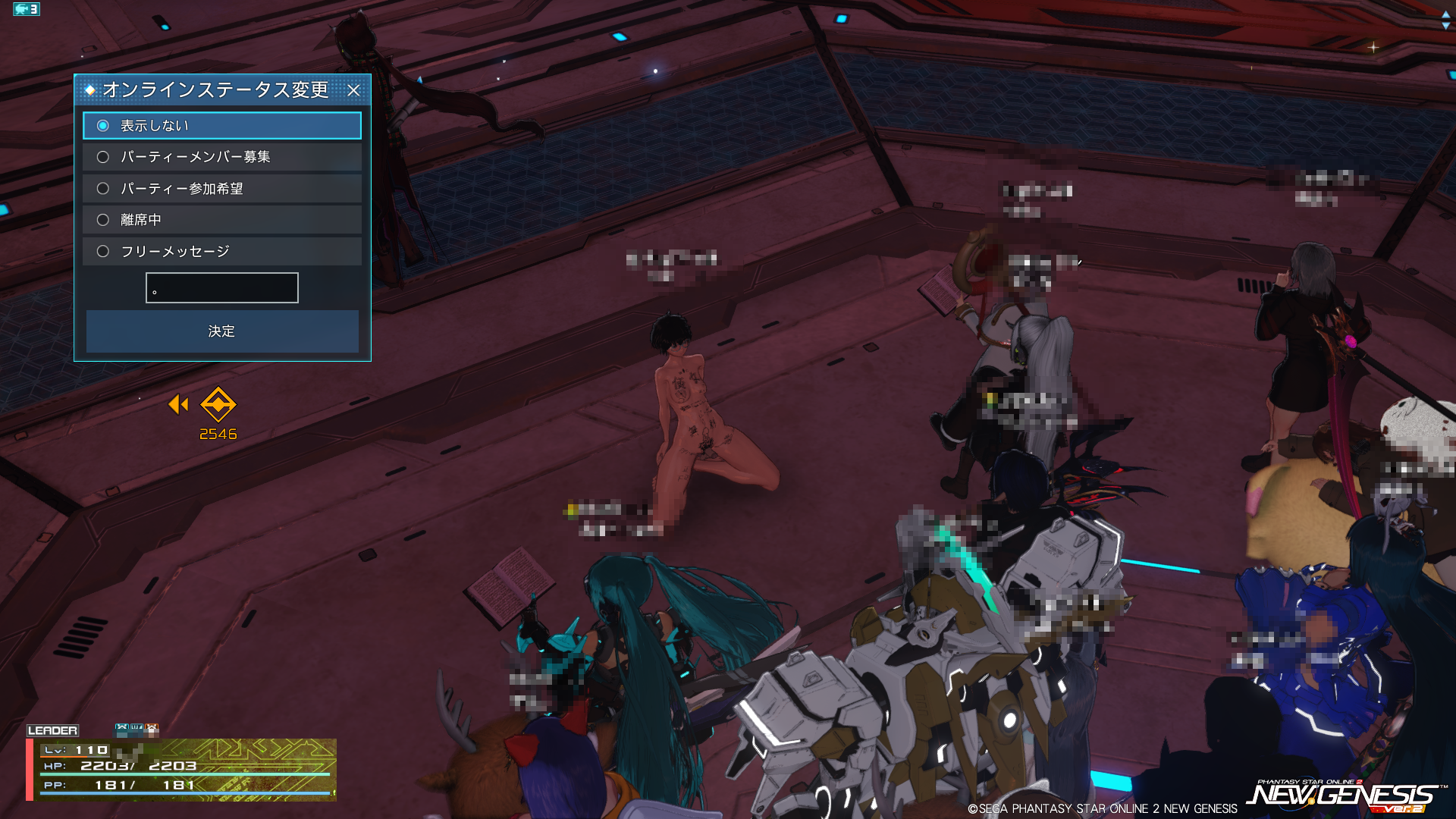The image size is (1456, 819).
Task: Choose the フリーメッセージ option
Action: pyautogui.click(x=103, y=252)
